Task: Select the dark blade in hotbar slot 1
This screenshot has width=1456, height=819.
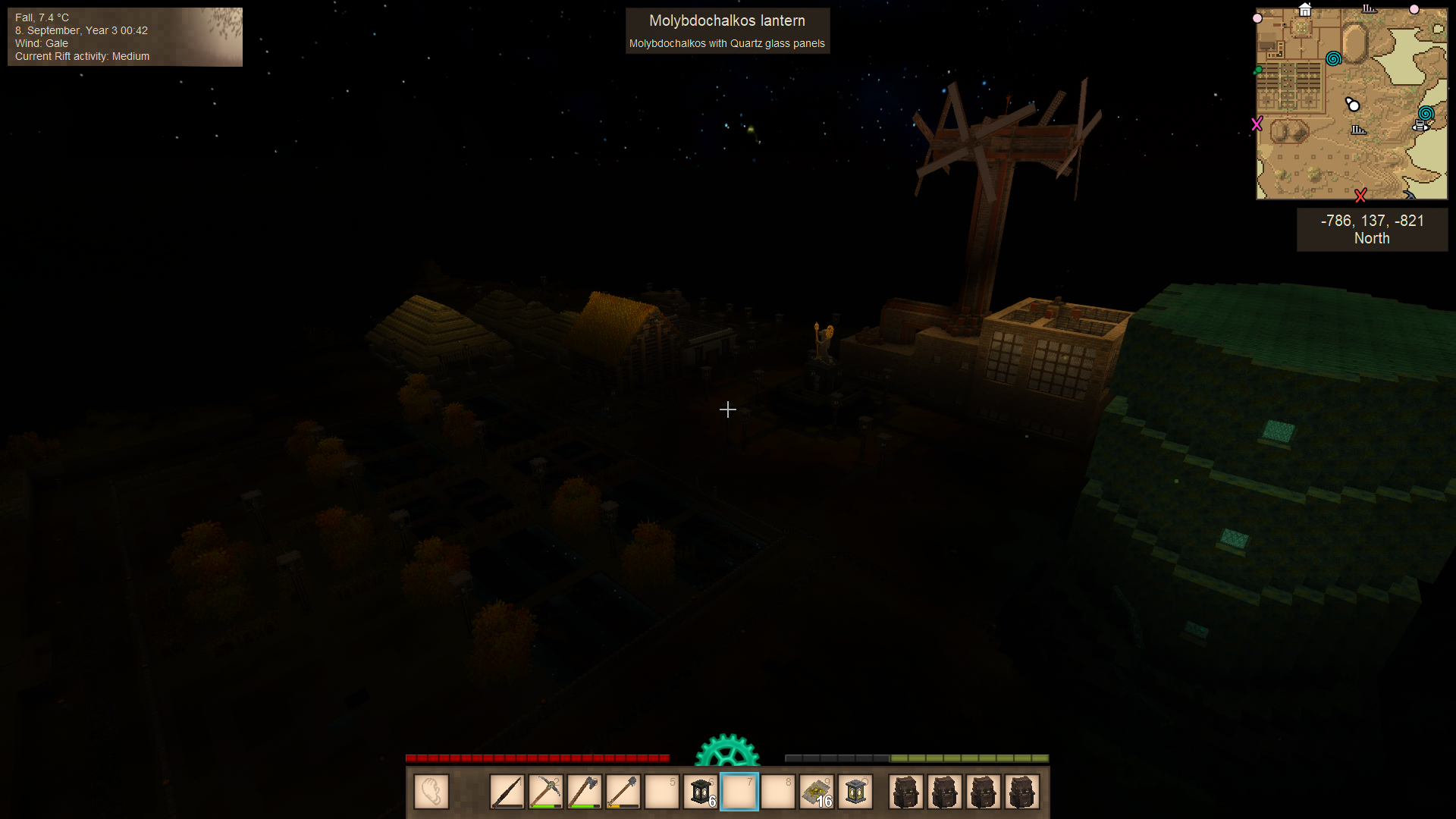Action: coord(507,792)
